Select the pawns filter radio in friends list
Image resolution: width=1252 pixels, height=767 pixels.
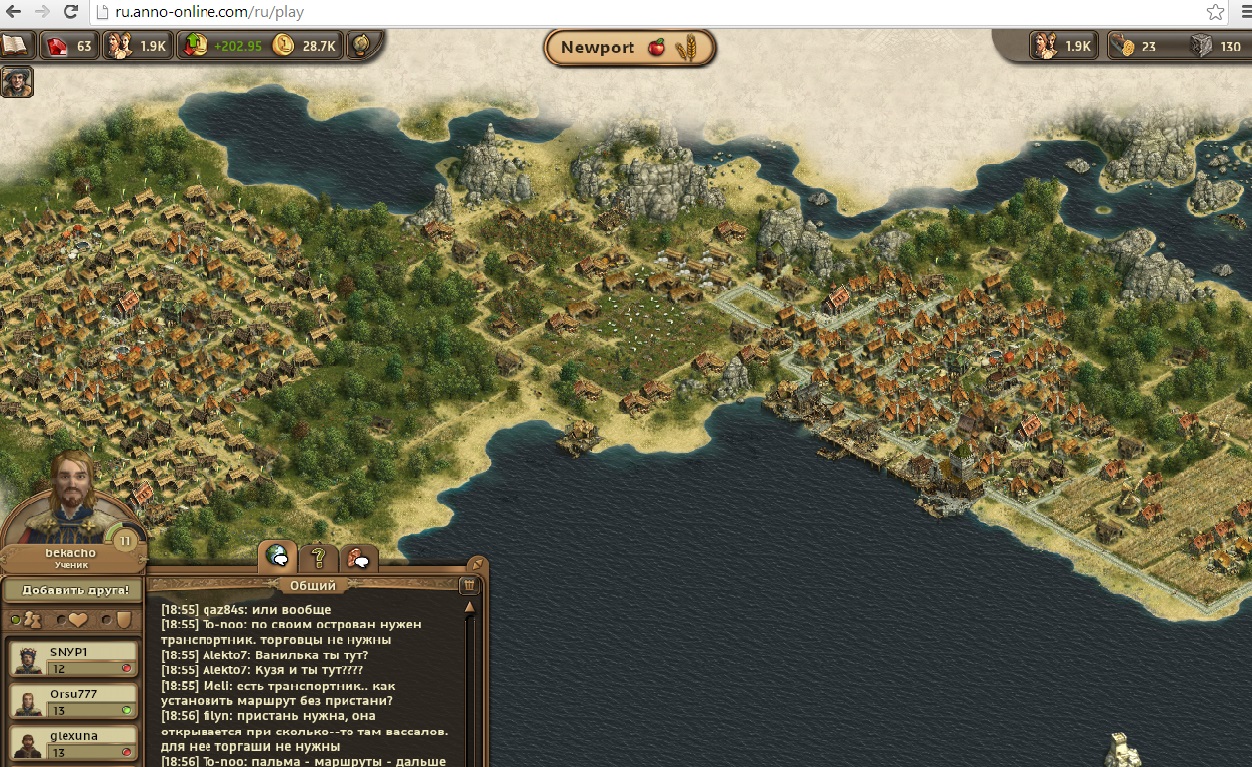(x=16, y=620)
